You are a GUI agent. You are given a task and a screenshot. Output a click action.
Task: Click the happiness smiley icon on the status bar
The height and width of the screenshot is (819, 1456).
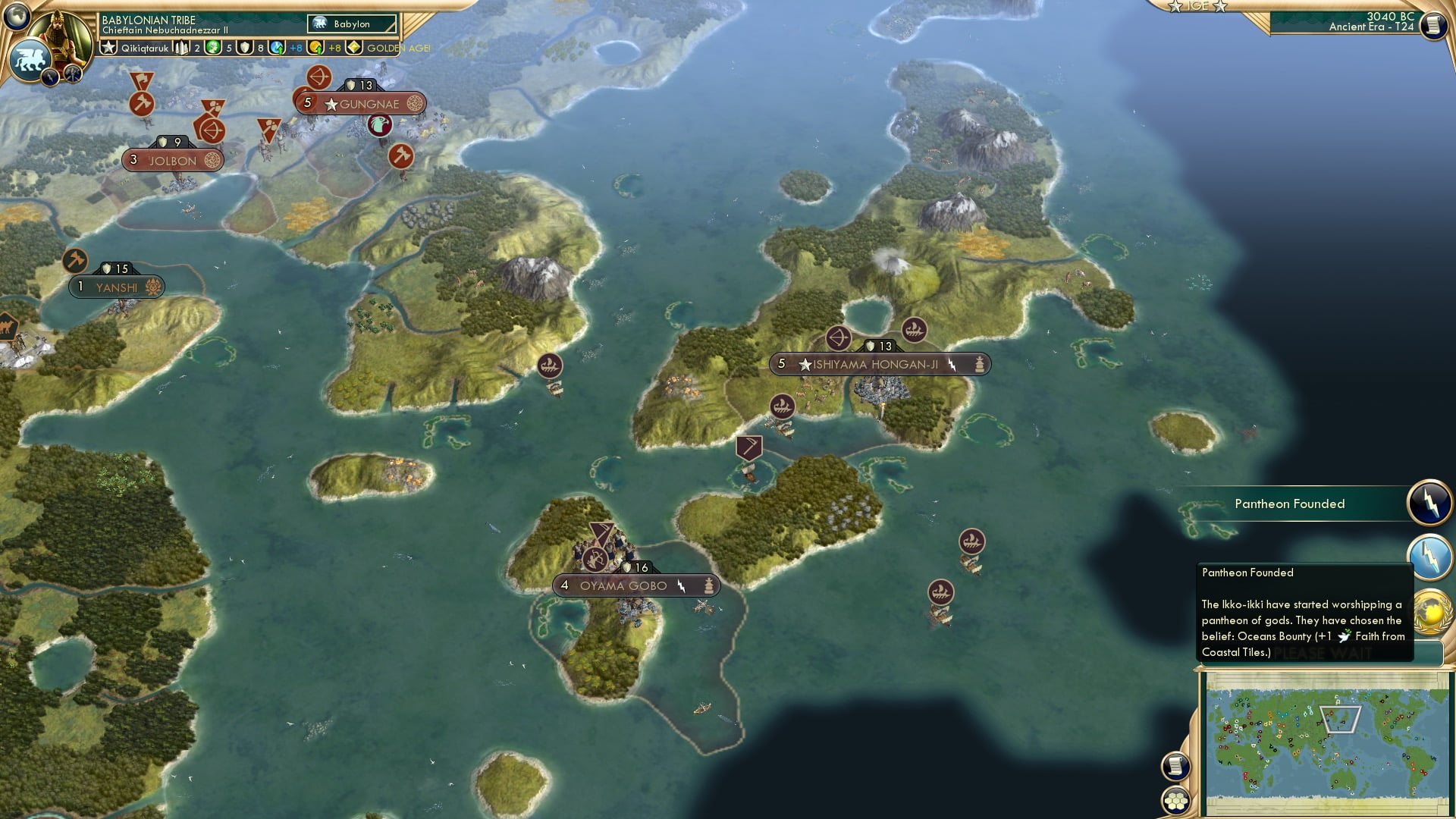pyautogui.click(x=213, y=49)
